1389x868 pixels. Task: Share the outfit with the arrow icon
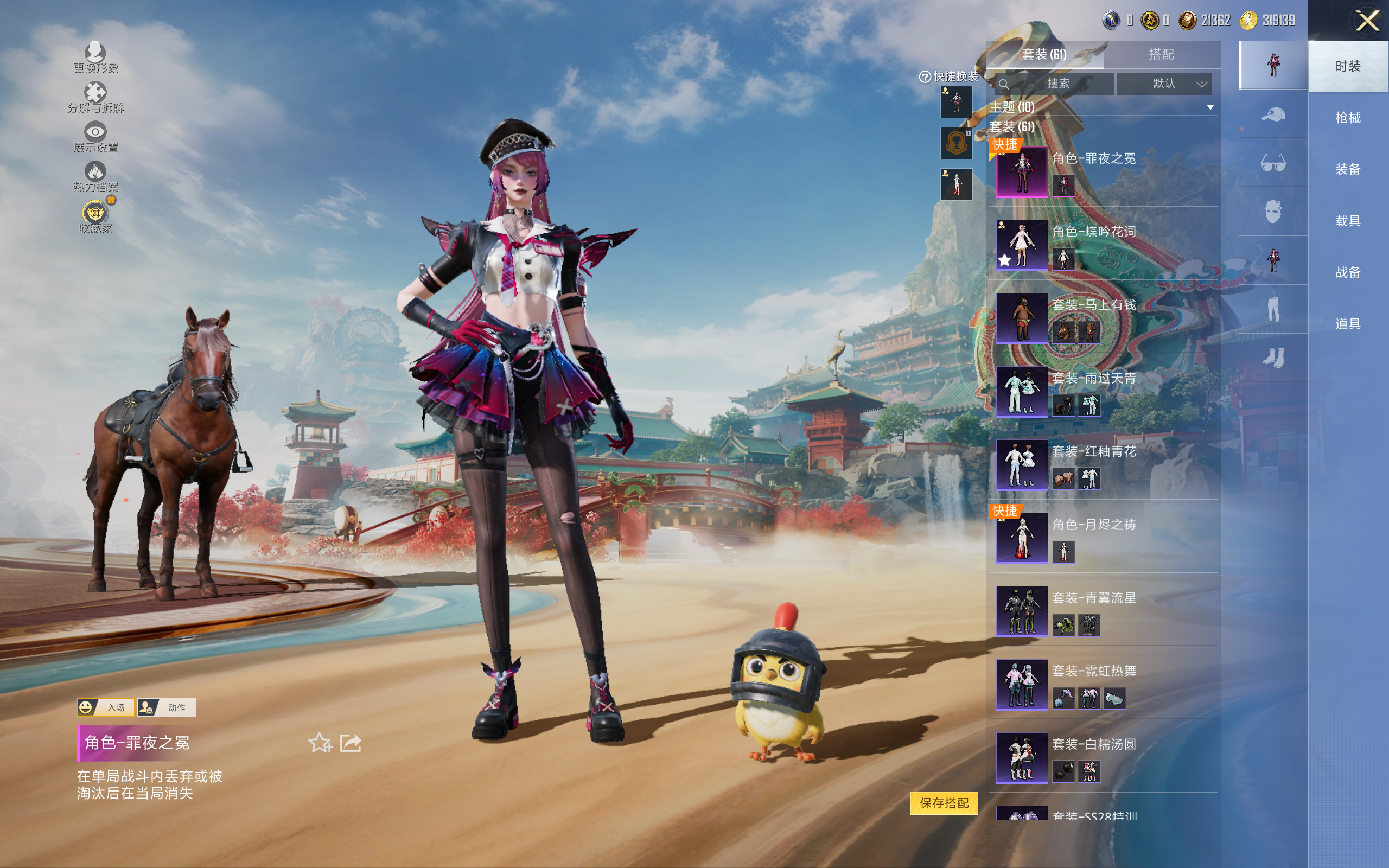click(351, 743)
